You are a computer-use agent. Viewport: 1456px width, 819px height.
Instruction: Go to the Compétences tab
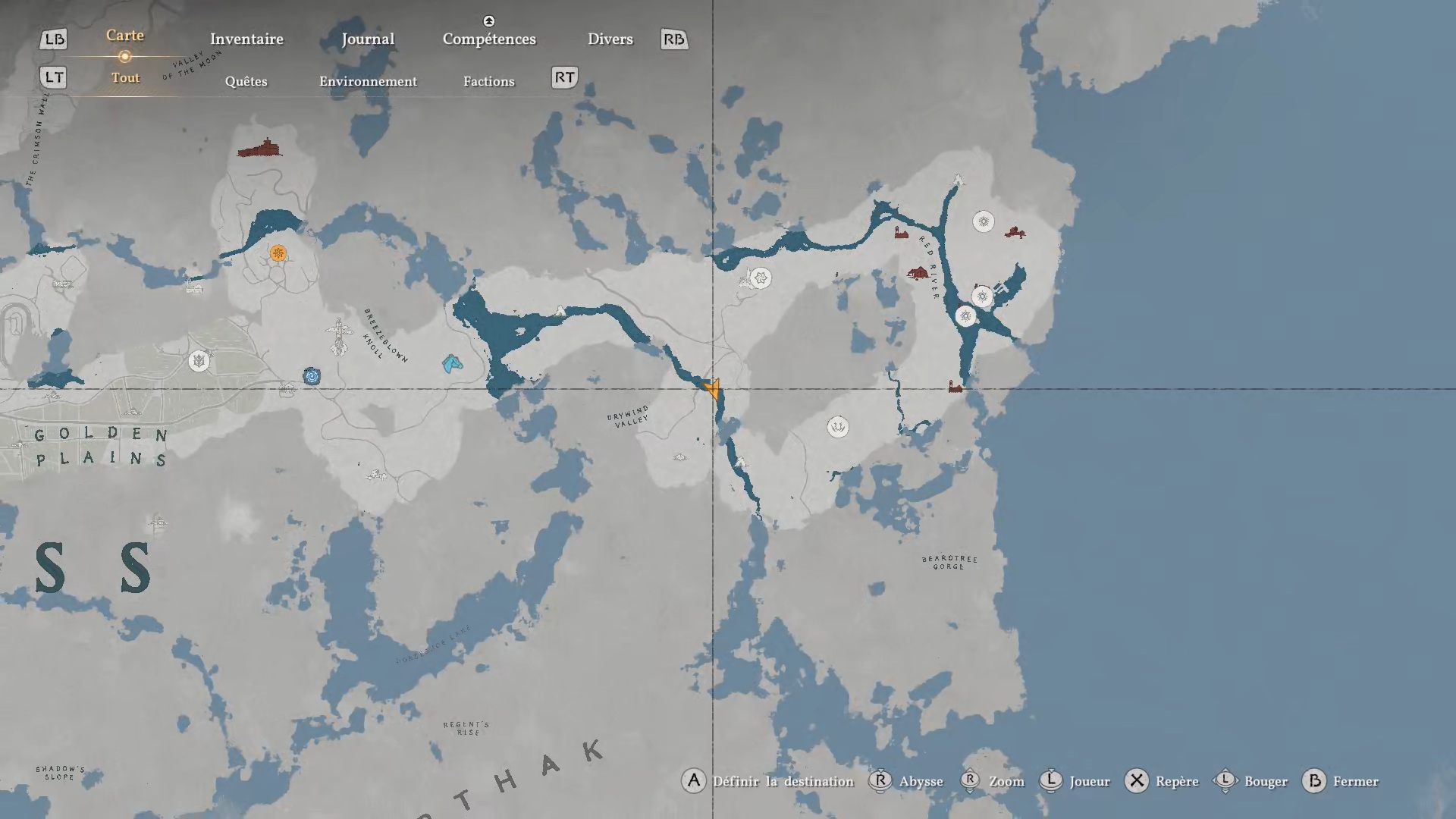(x=489, y=39)
